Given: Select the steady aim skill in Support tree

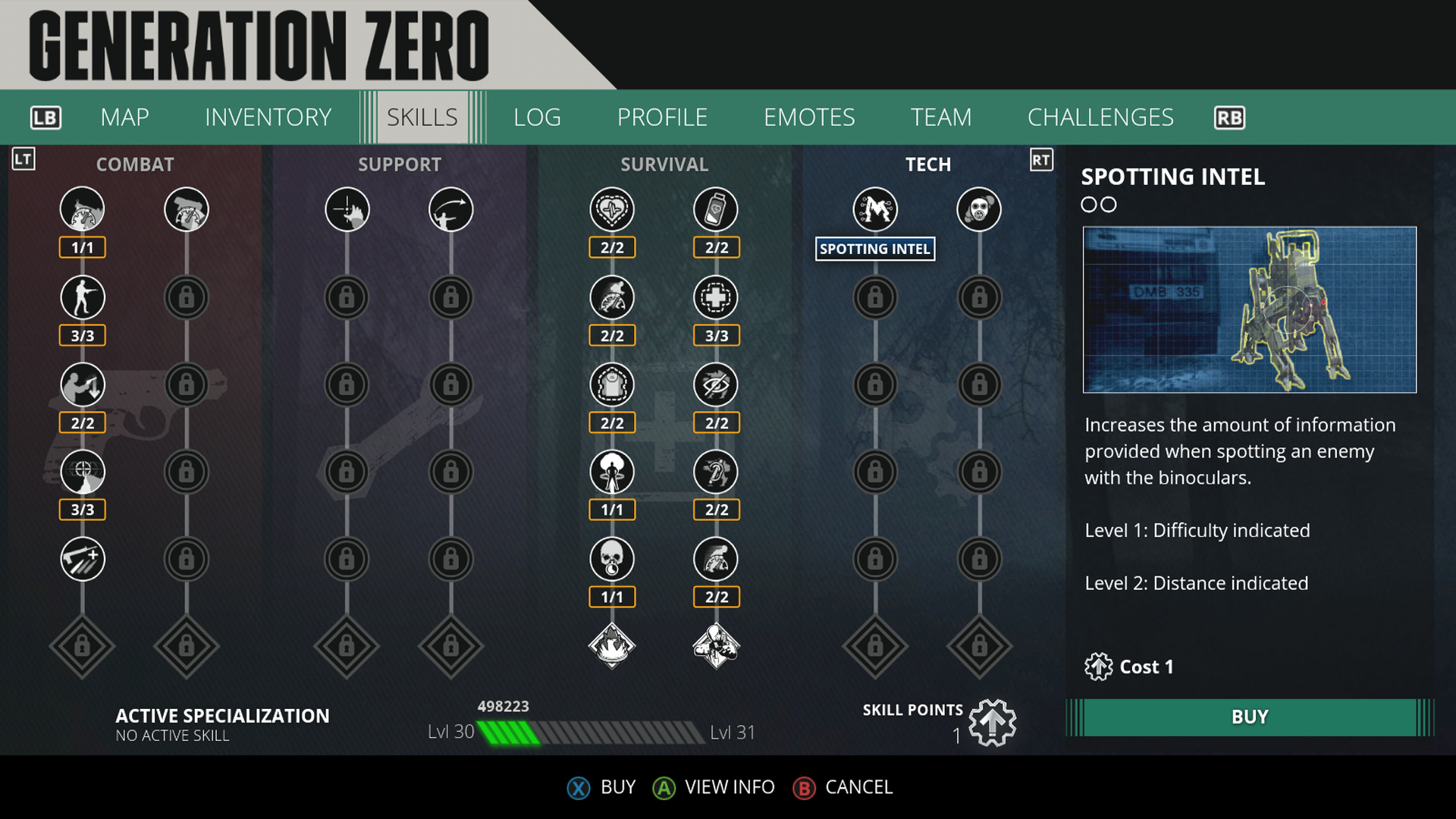Looking at the screenshot, I should [347, 209].
